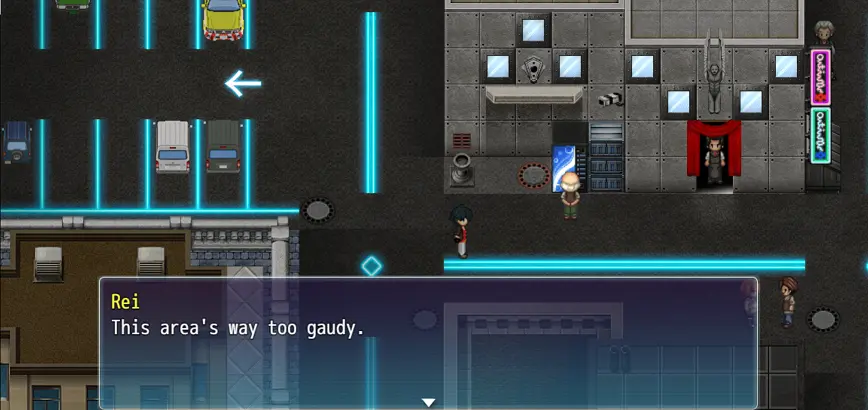Advance Rei's dialogue message box
This screenshot has width=868, height=410.
pos(428,342)
